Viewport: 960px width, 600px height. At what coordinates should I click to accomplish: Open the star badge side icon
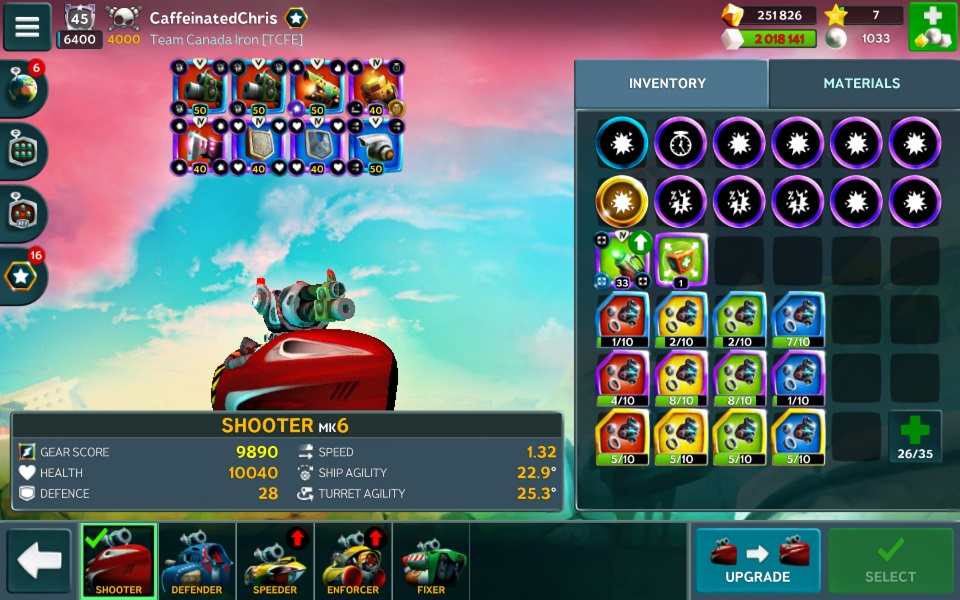click(x=22, y=274)
